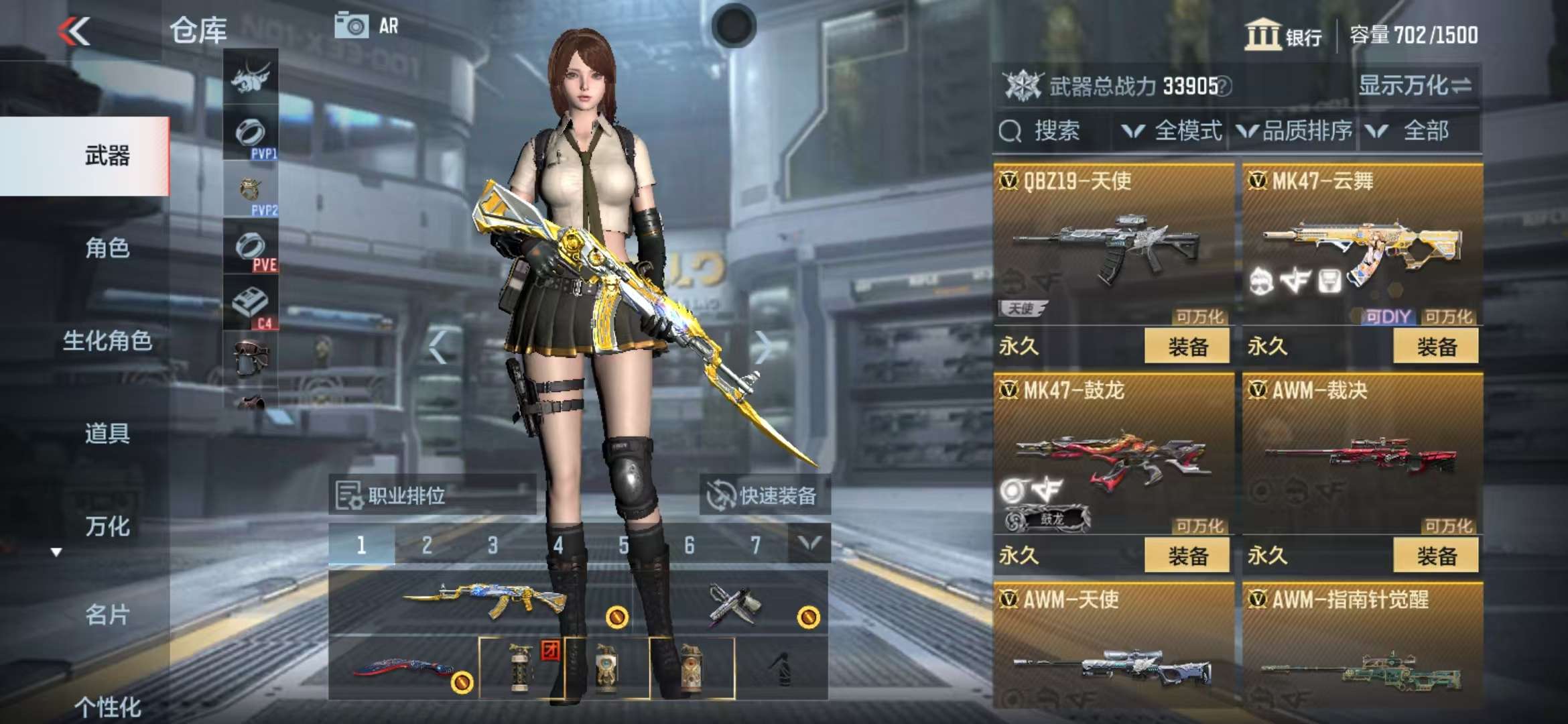The width and height of the screenshot is (1568, 724).
Task: Select the 道具 category tab
Action: click(107, 434)
